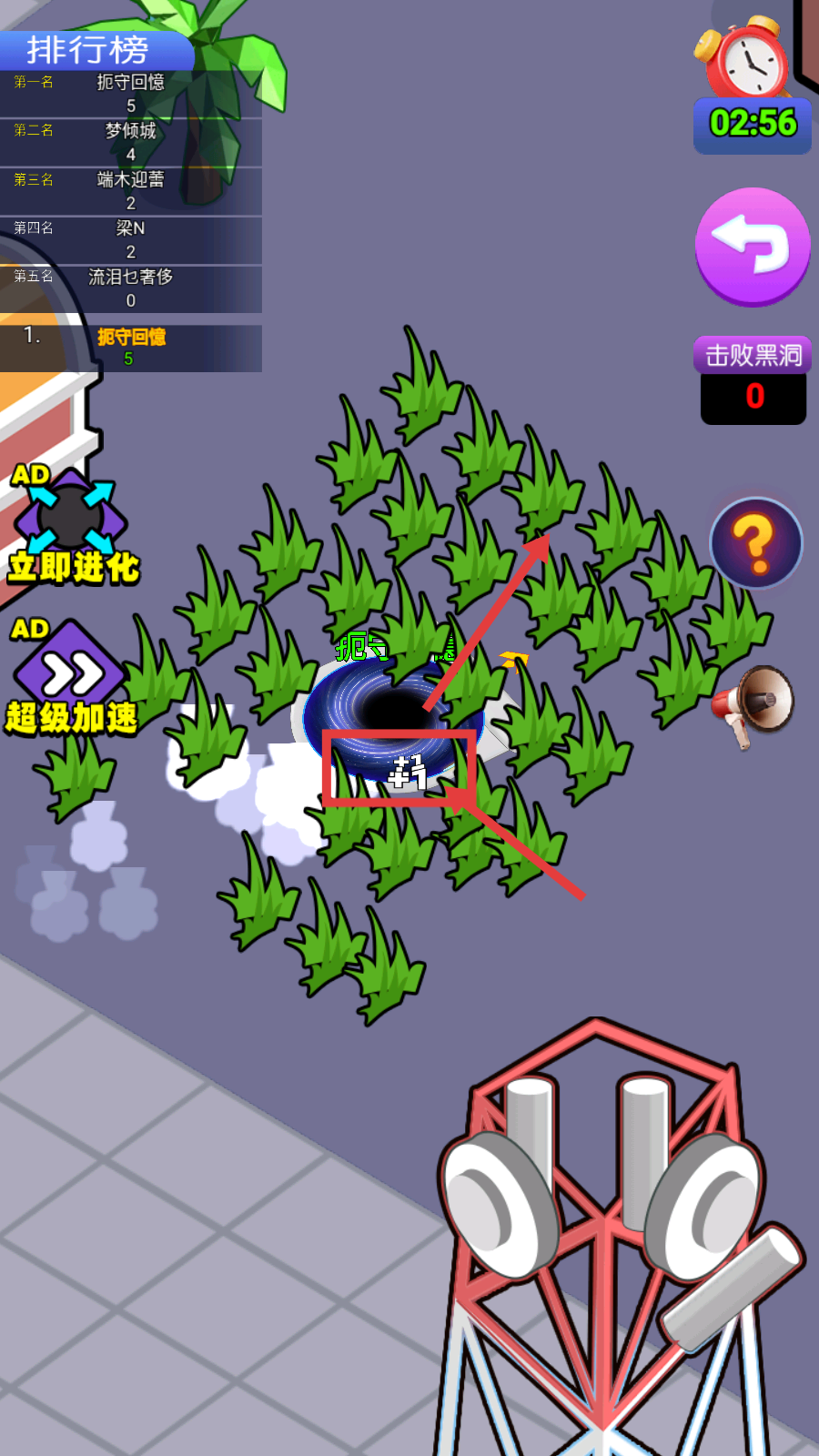Tap the purple back arrow button
819x1456 pixels.
[753, 247]
